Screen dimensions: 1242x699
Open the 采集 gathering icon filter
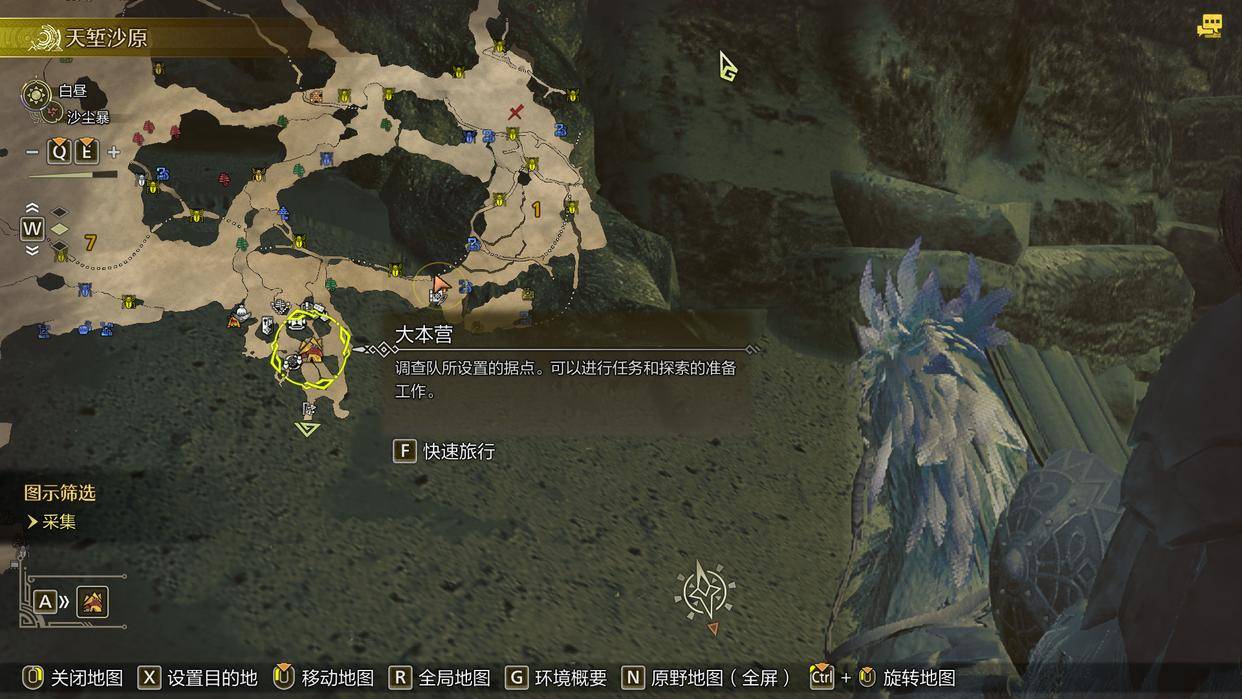58,521
